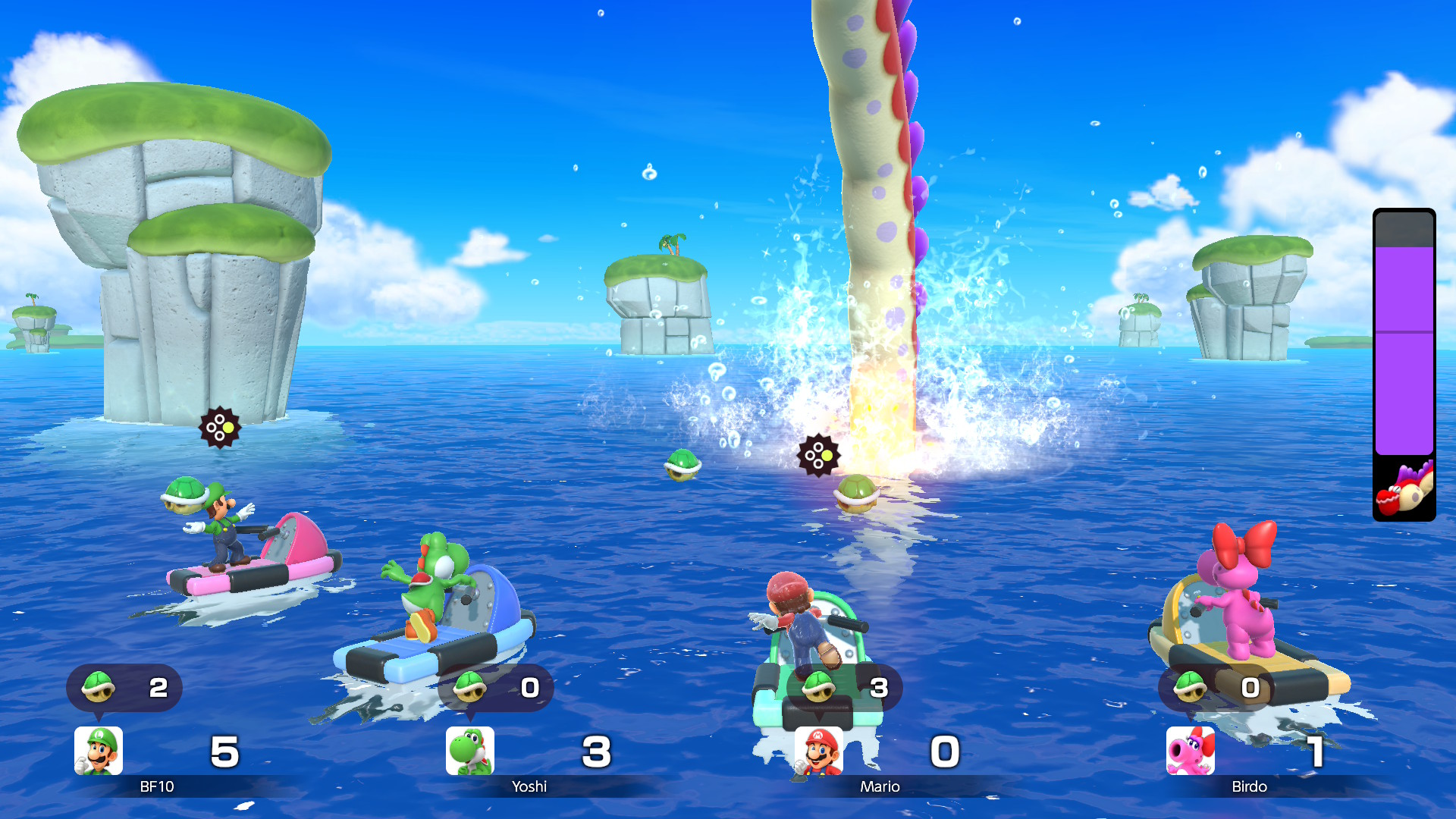Select Luigi's portrait for player BF10
The image size is (1456, 819).
99,751
